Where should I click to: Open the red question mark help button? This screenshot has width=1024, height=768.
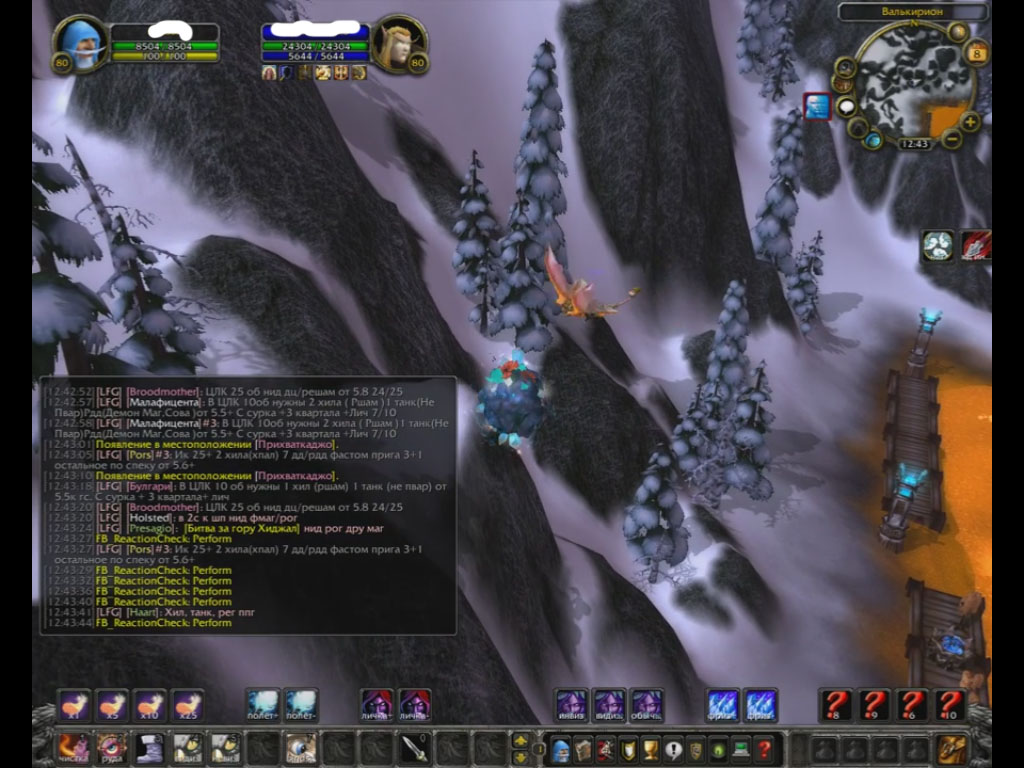pyautogui.click(x=764, y=748)
